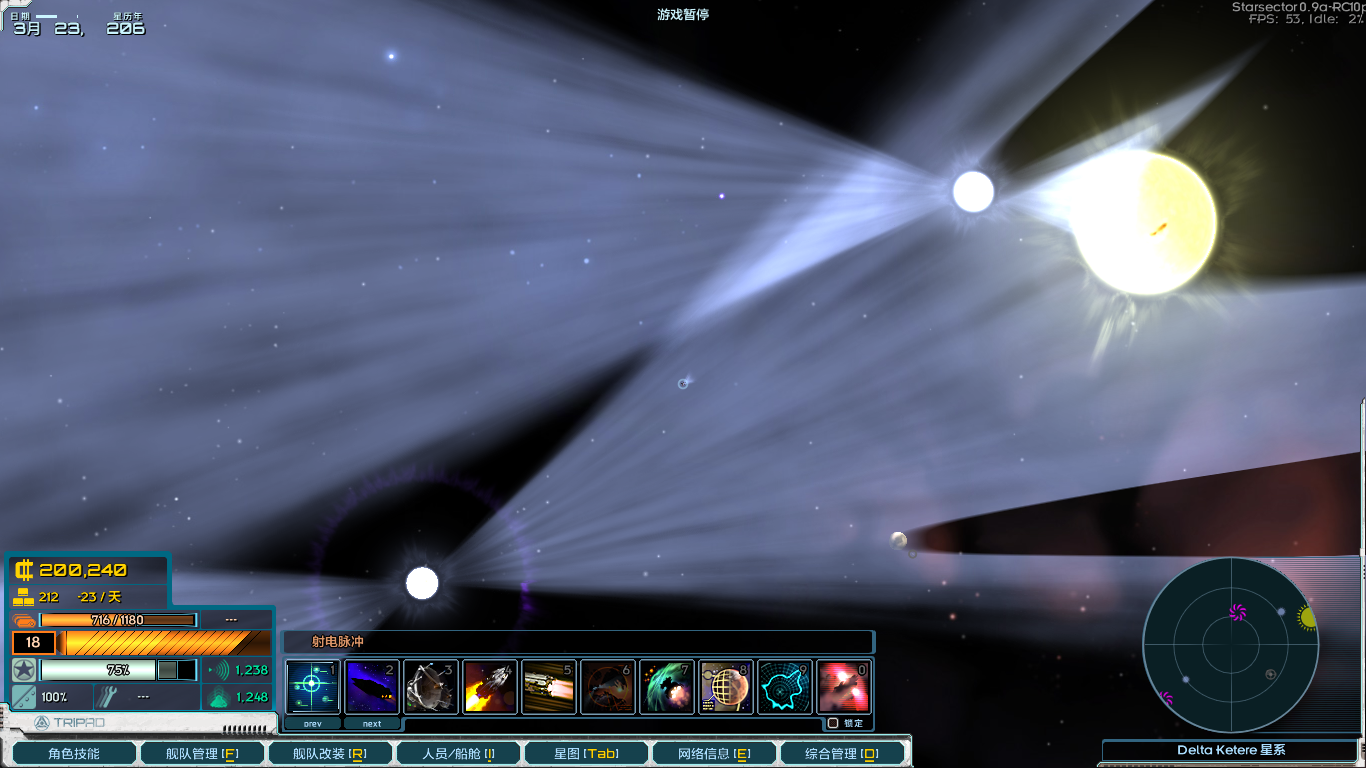Select the dark ship ability in slot 2
1366x768 pixels.
tap(371, 686)
